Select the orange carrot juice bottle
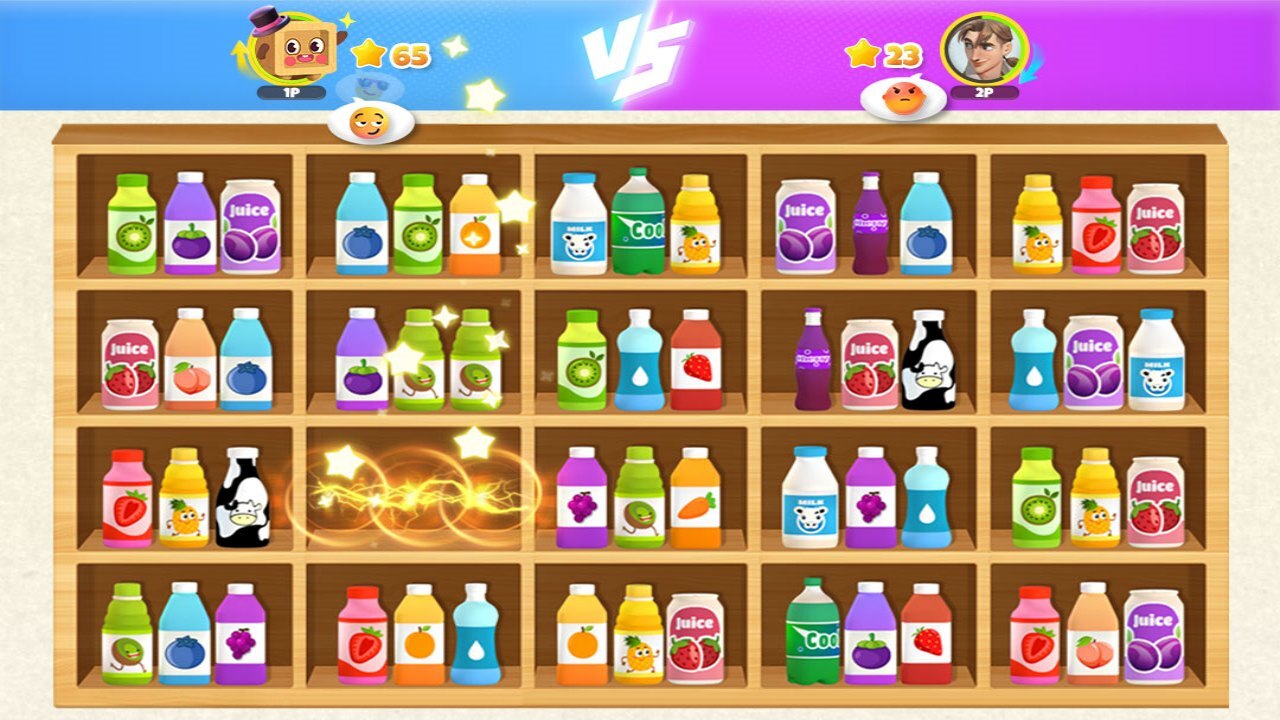This screenshot has width=1280, height=720. (x=695, y=497)
